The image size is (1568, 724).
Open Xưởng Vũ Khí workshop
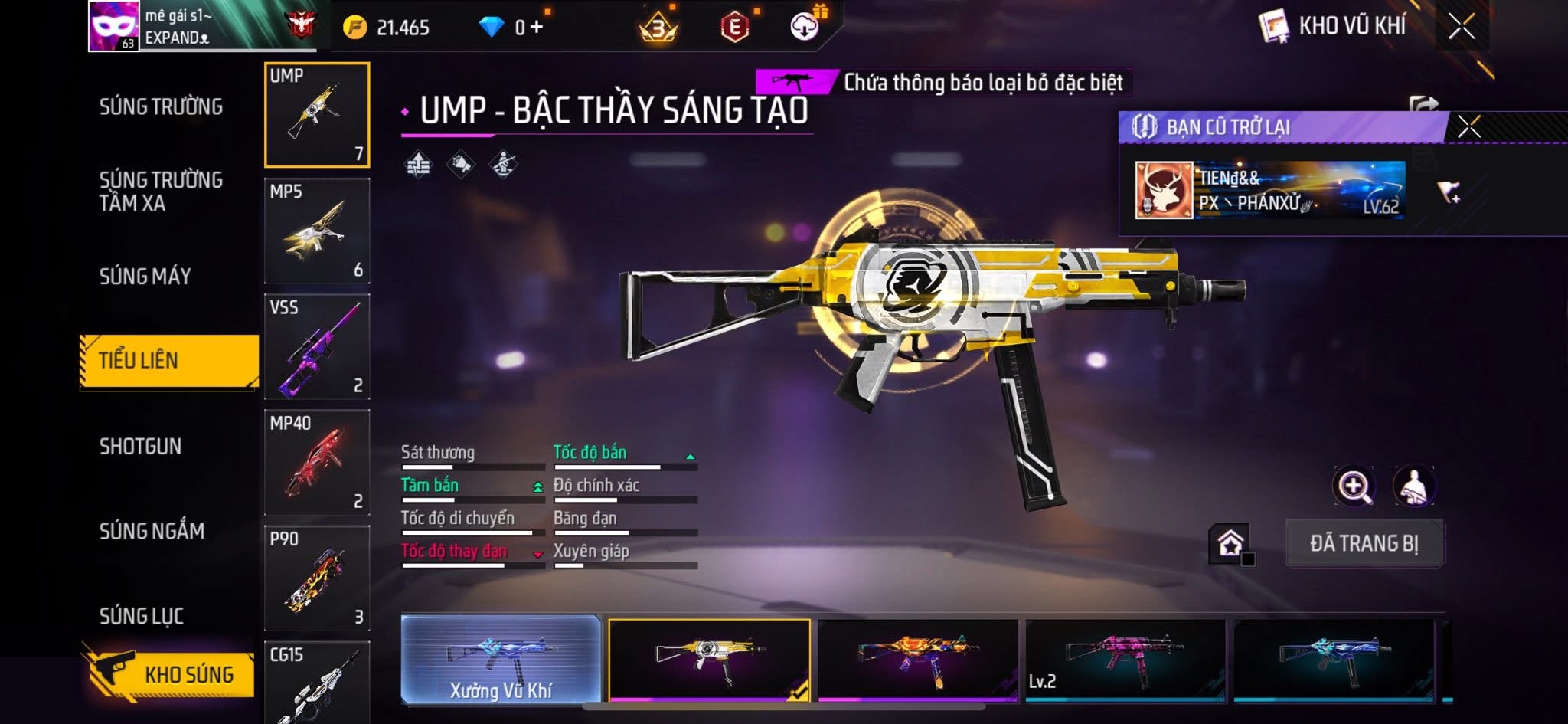[501, 660]
